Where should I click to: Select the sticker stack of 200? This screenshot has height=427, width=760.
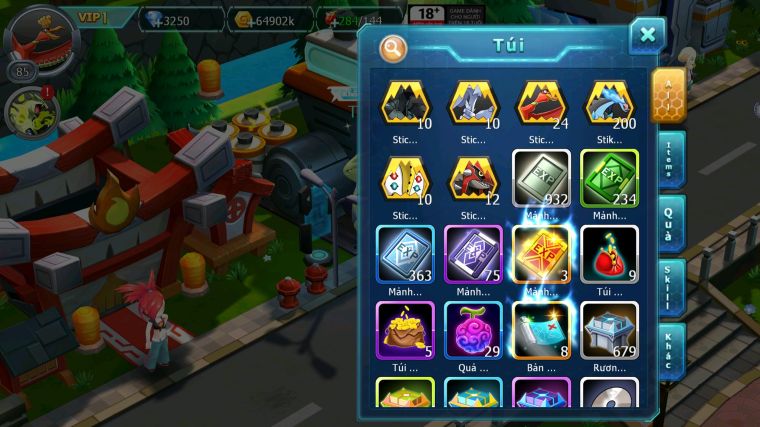coord(609,103)
